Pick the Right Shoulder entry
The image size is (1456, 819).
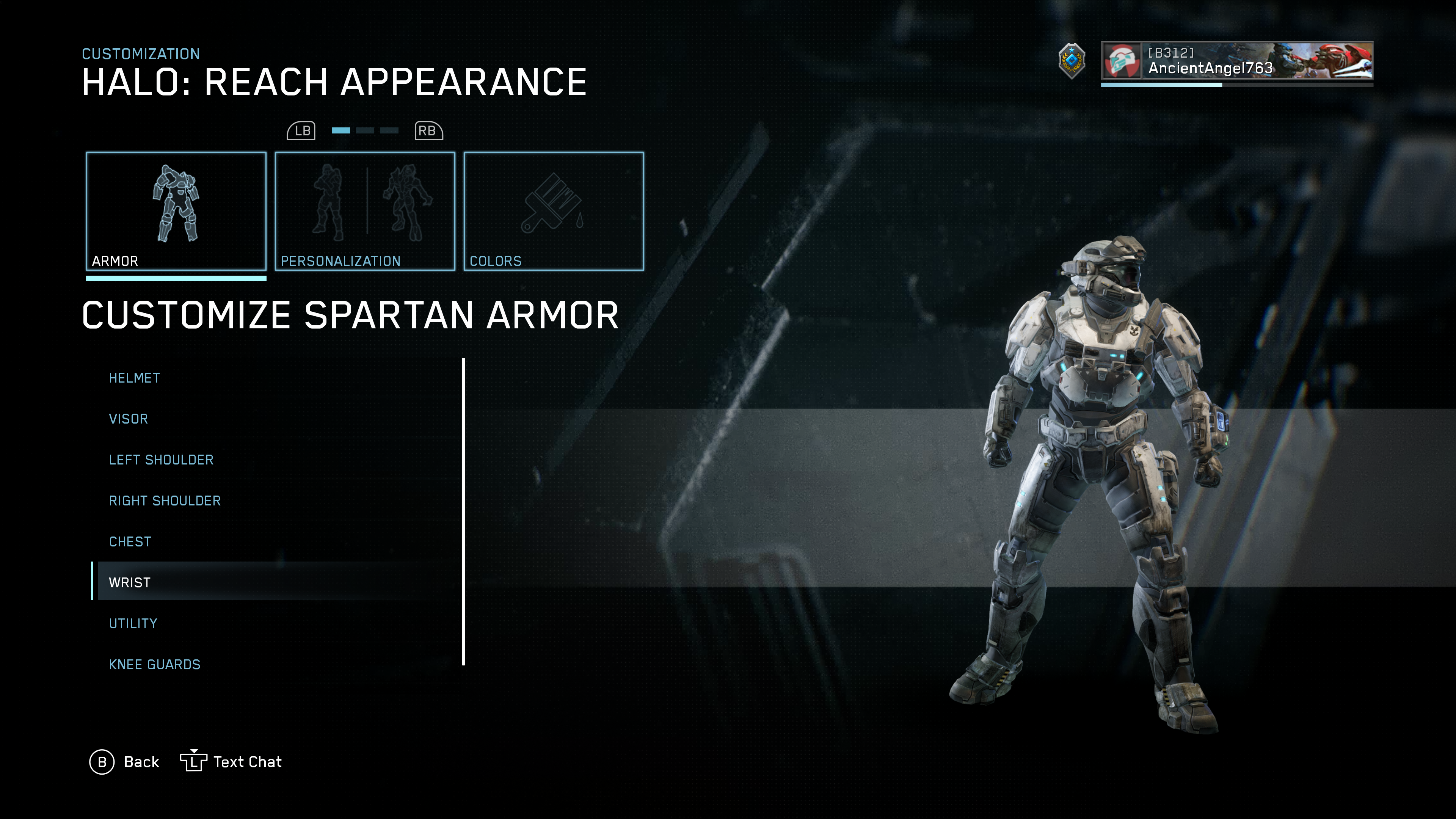point(165,501)
